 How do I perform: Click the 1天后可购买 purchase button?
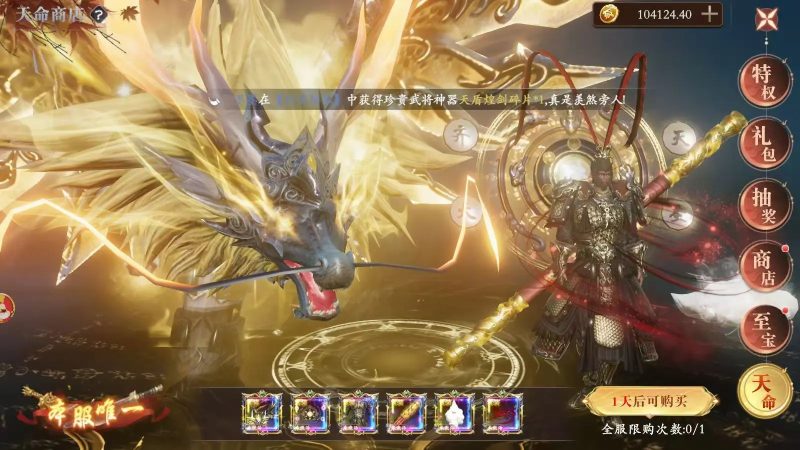[651, 401]
